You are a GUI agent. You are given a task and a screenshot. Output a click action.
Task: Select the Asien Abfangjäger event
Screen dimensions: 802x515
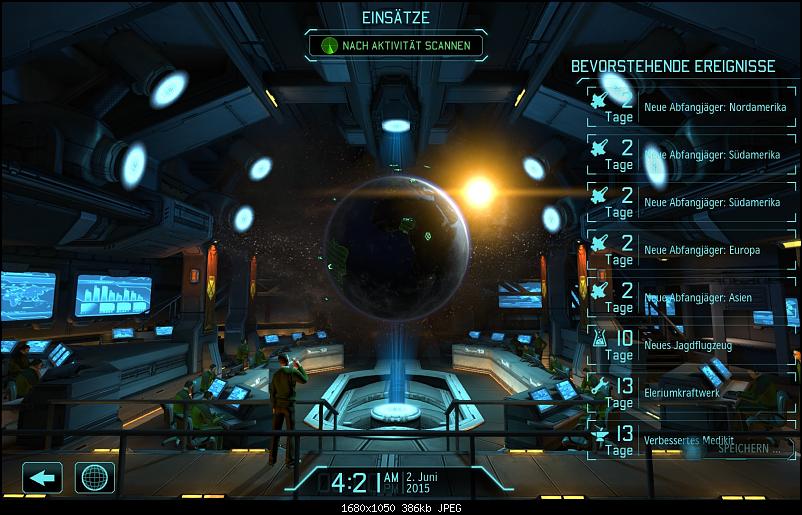690,298
